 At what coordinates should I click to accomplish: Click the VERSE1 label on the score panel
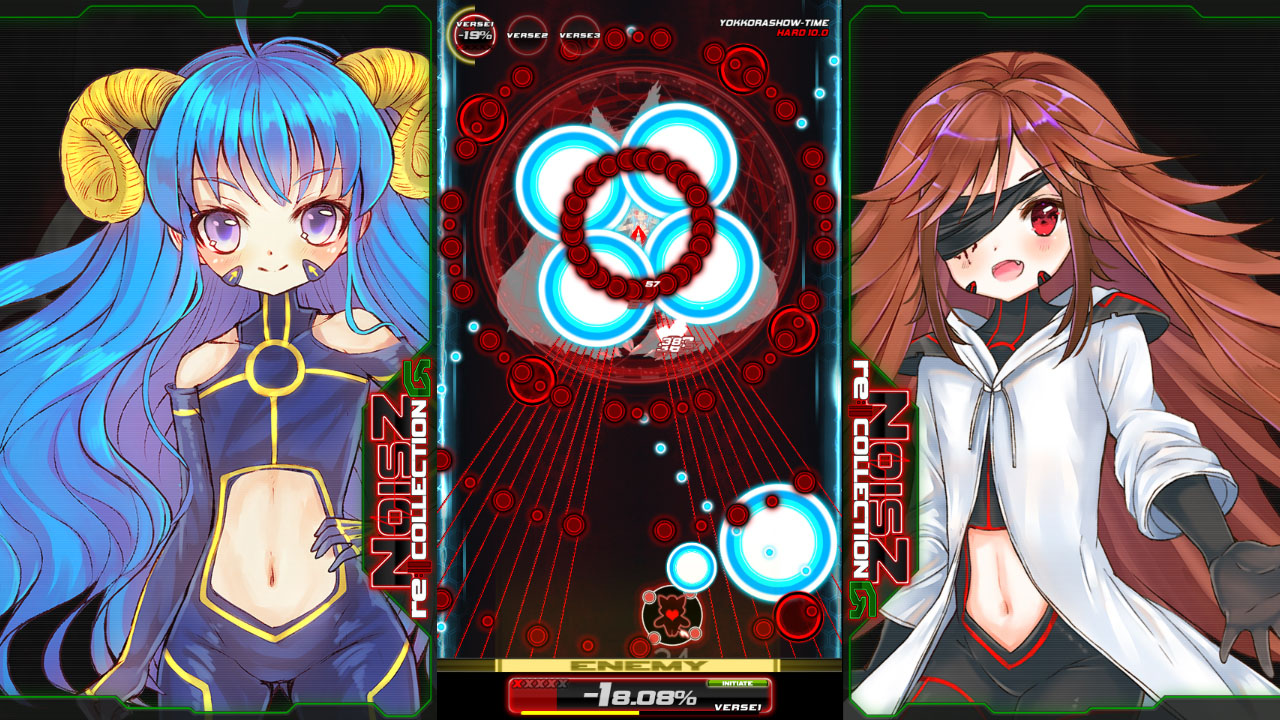click(x=738, y=707)
